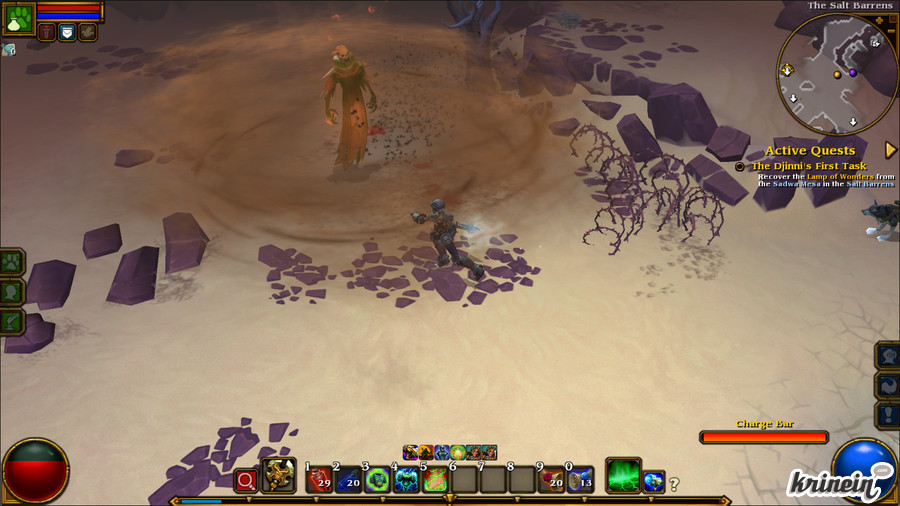The width and height of the screenshot is (900, 506).
Task: Select the brown dove pet stance icon
Action: click(x=88, y=32)
